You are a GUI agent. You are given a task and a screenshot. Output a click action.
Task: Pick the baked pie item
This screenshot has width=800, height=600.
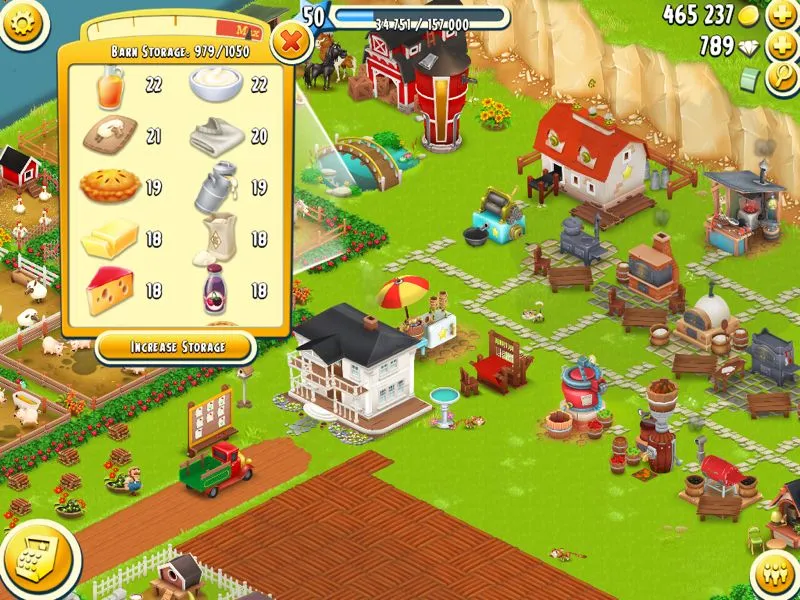click(x=110, y=186)
